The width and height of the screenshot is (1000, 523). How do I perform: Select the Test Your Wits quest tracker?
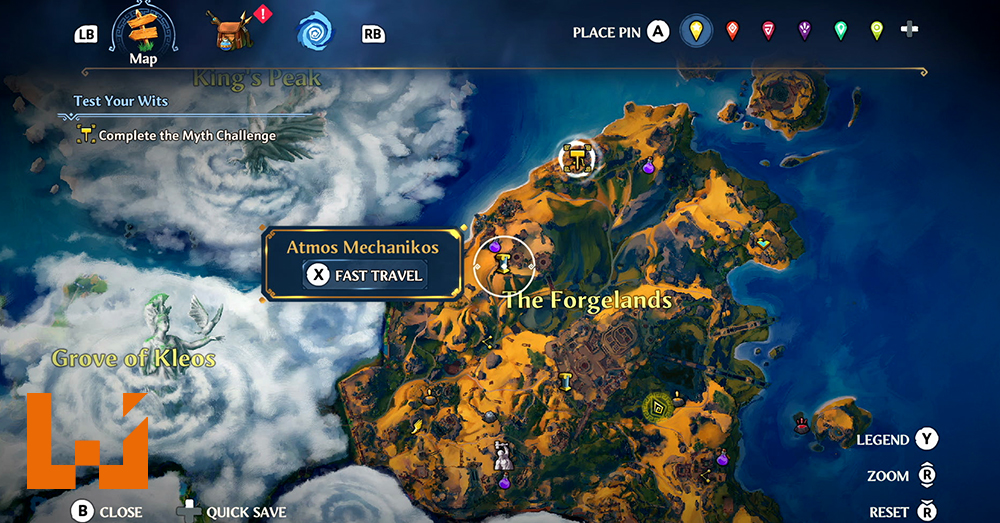(x=121, y=101)
